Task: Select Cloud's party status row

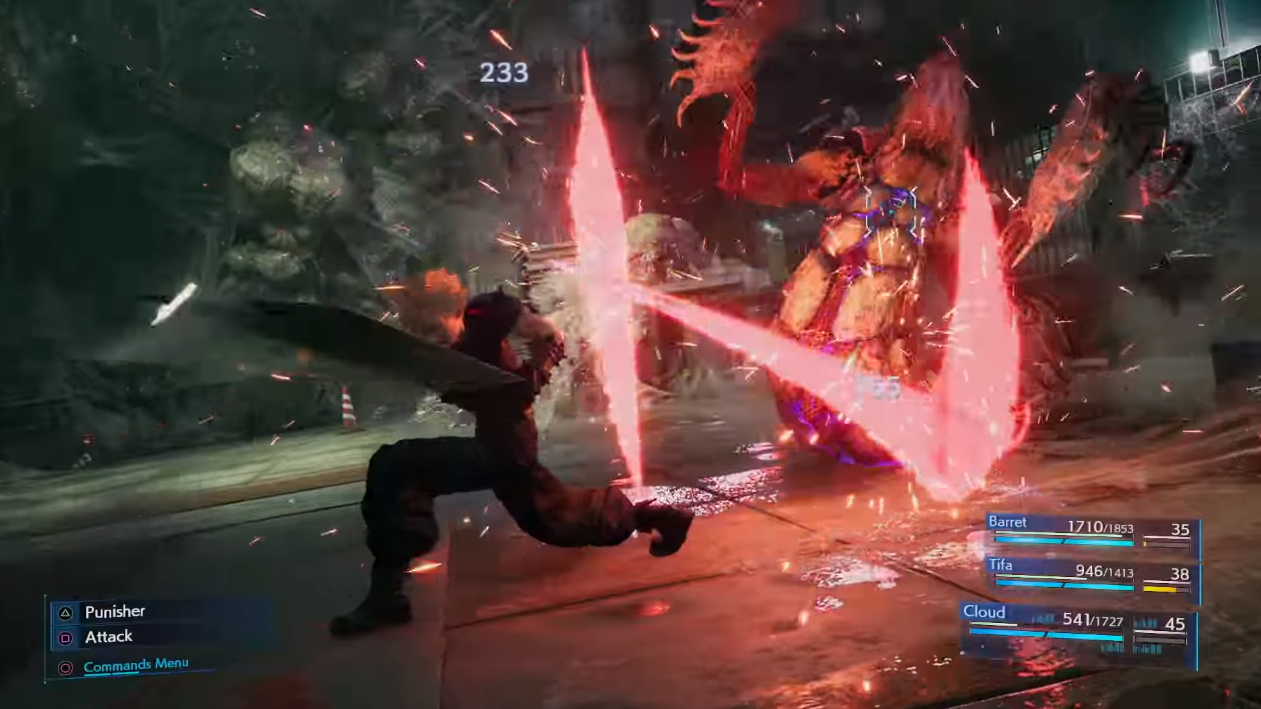Action: tap(1077, 625)
